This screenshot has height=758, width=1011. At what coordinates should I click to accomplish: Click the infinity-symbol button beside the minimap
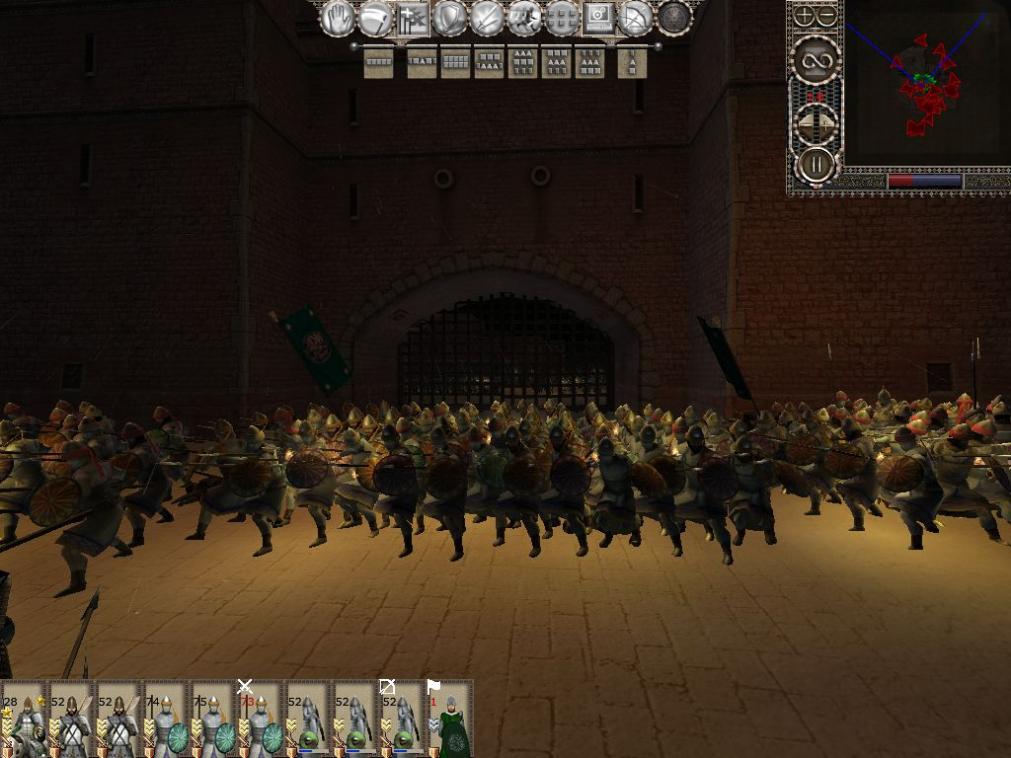click(x=815, y=60)
